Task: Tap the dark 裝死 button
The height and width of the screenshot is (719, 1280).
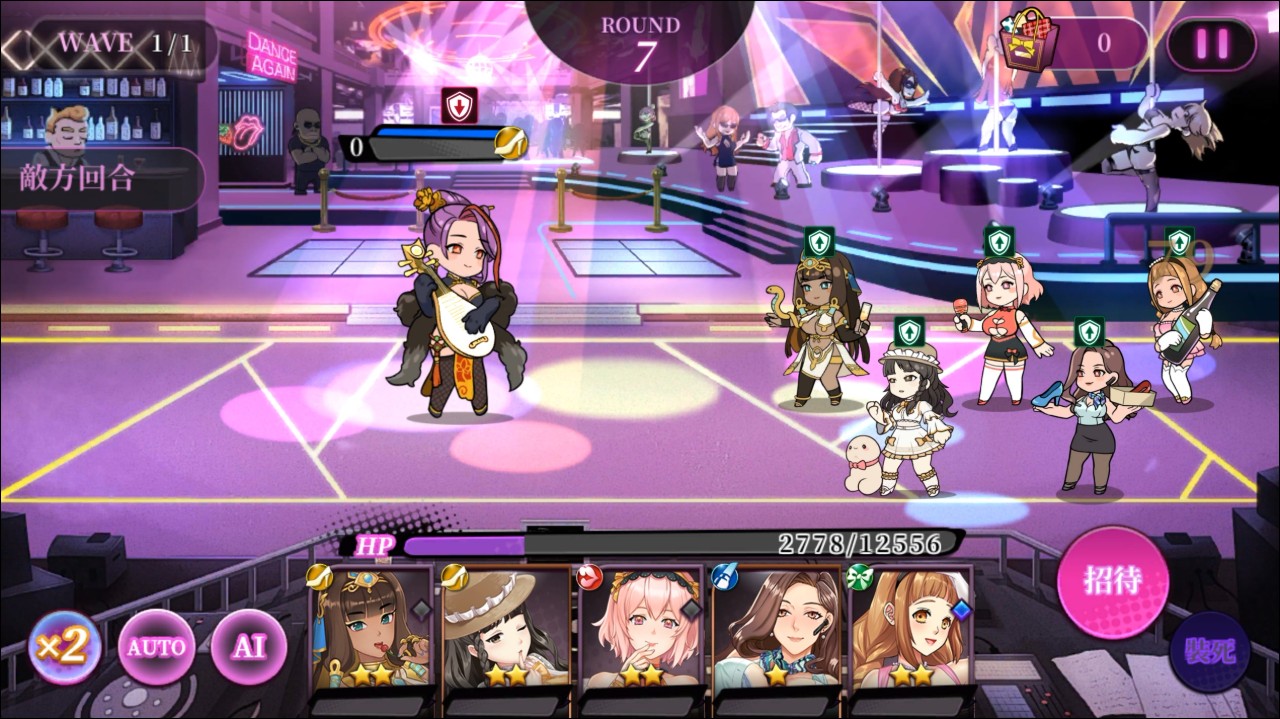Action: click(1210, 652)
